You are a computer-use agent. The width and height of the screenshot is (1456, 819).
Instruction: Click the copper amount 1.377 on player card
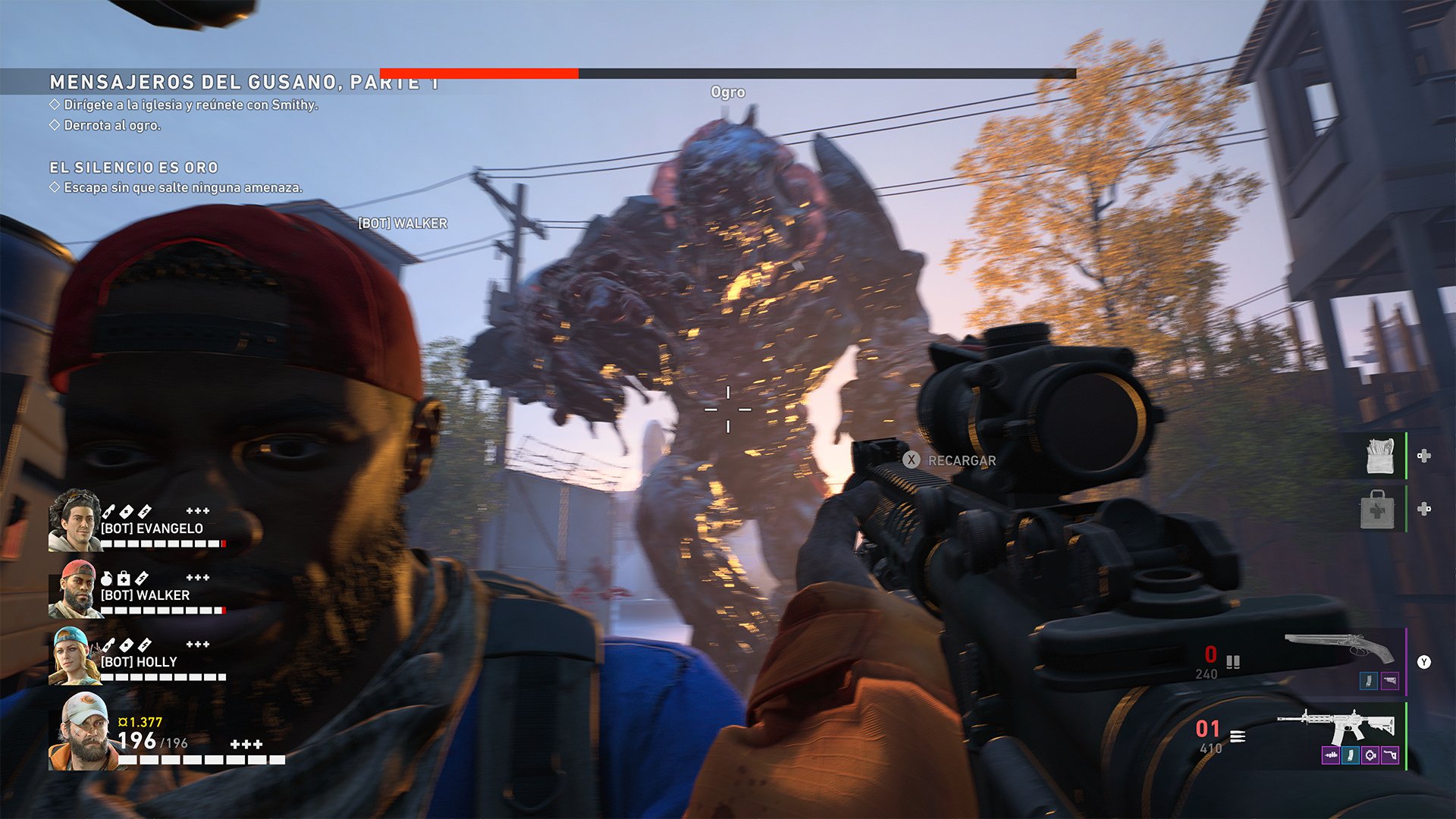[x=140, y=721]
